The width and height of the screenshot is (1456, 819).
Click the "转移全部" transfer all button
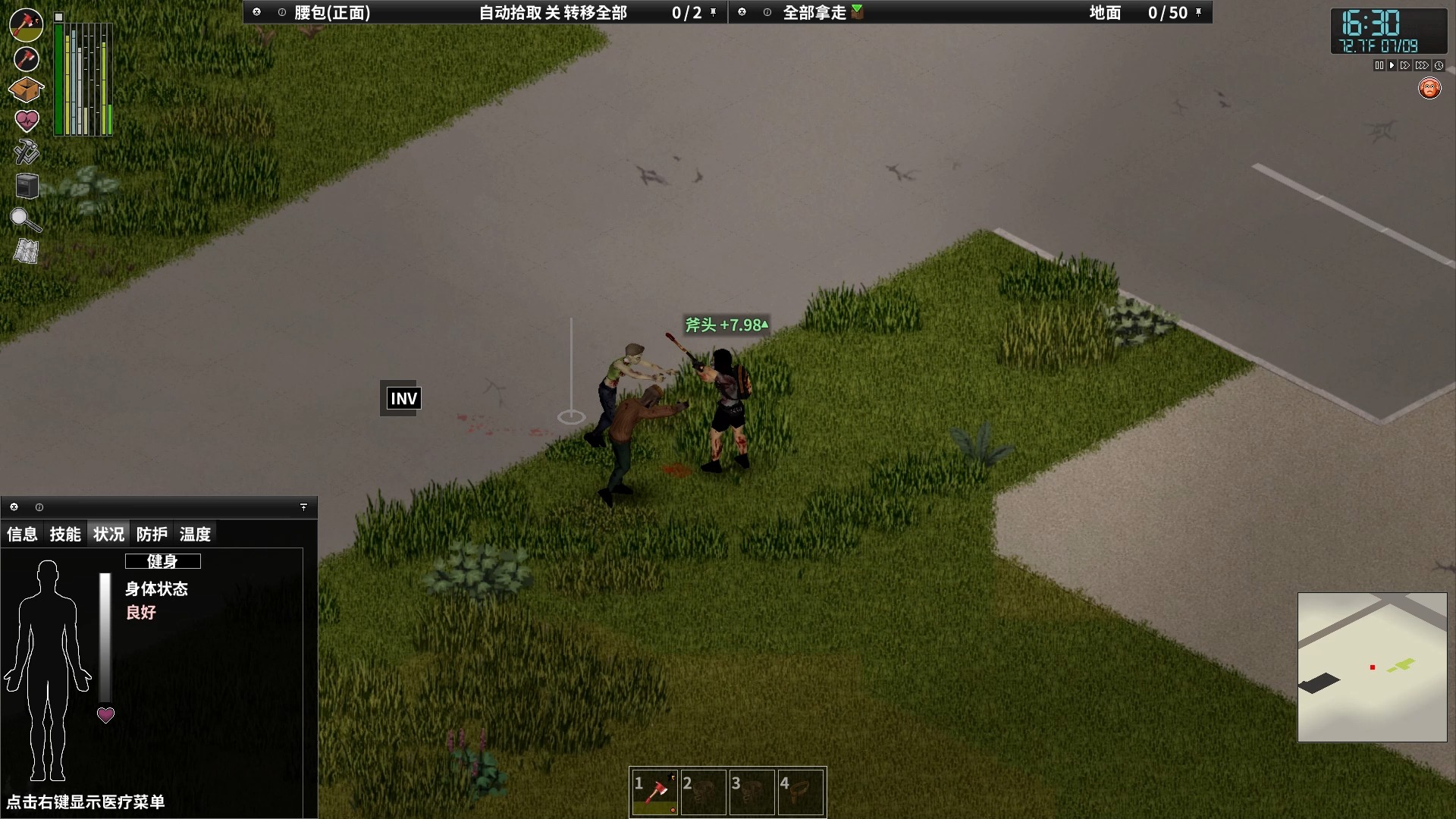(x=595, y=13)
